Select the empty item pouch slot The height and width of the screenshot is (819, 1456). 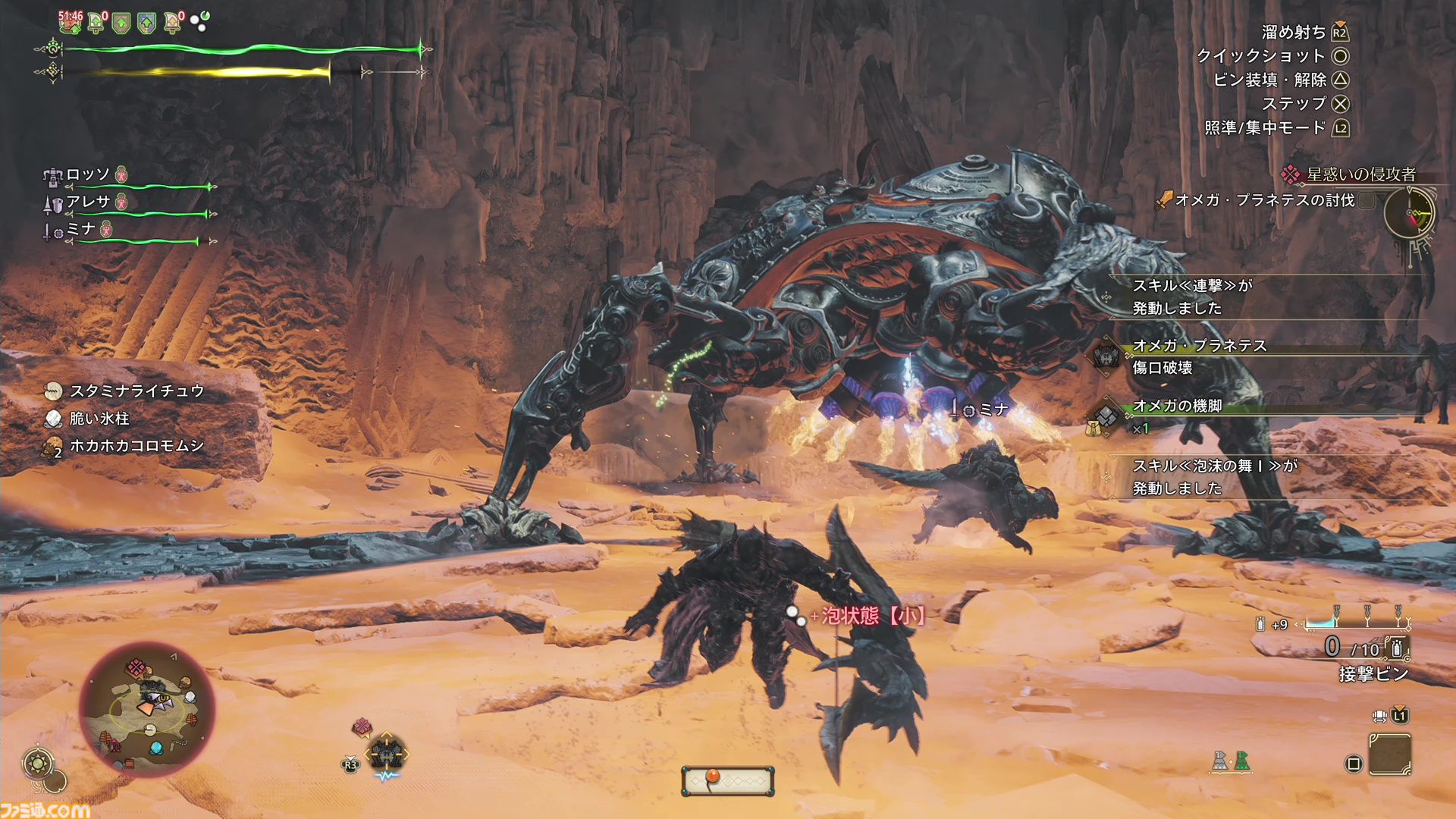[x=1389, y=755]
